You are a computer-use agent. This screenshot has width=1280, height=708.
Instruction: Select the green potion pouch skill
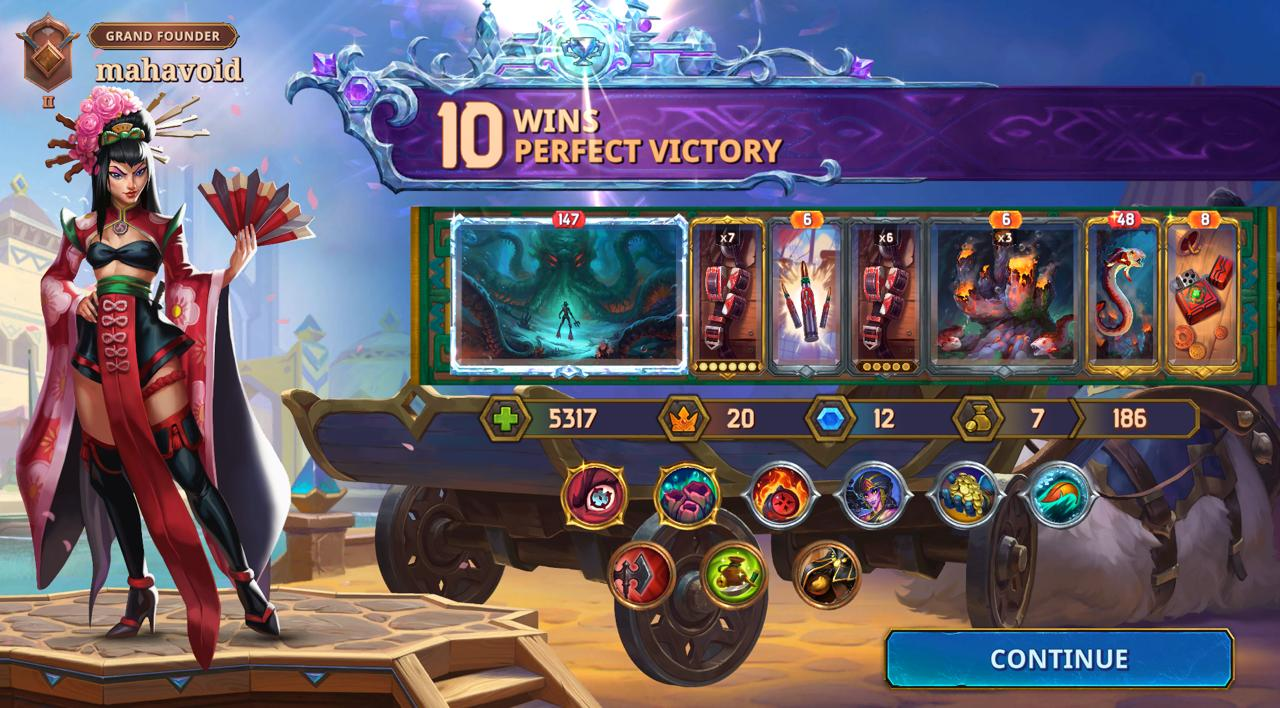[x=734, y=574]
